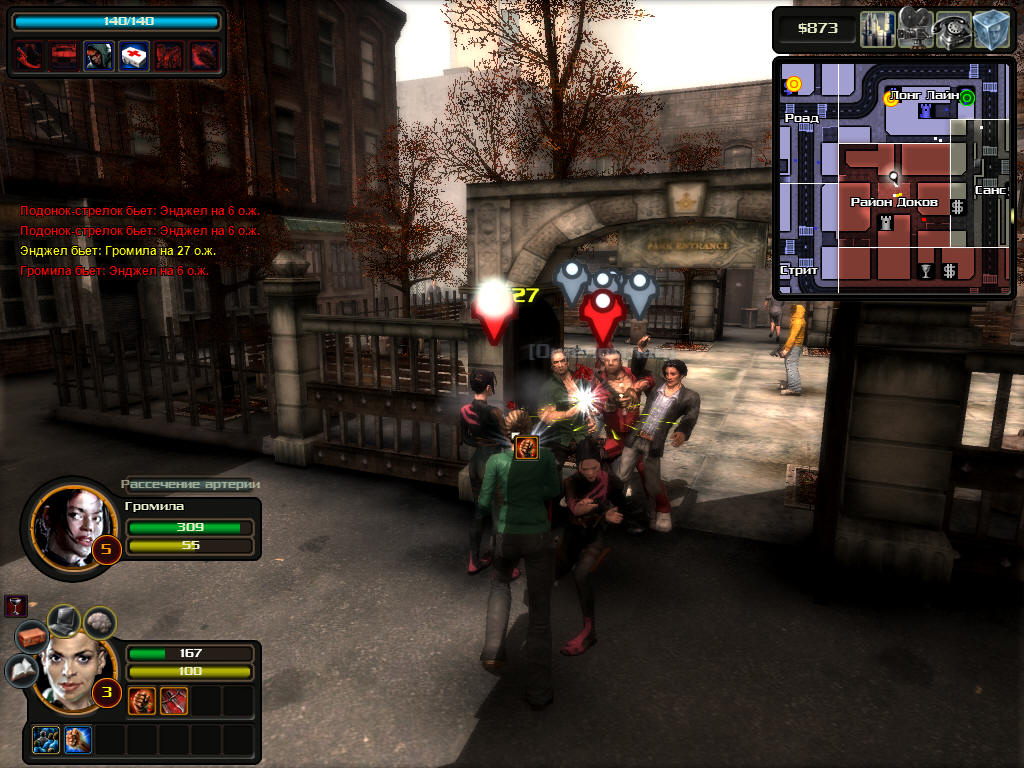This screenshot has height=768, width=1024.
Task: Open the book journal icon
Action: 21,671
